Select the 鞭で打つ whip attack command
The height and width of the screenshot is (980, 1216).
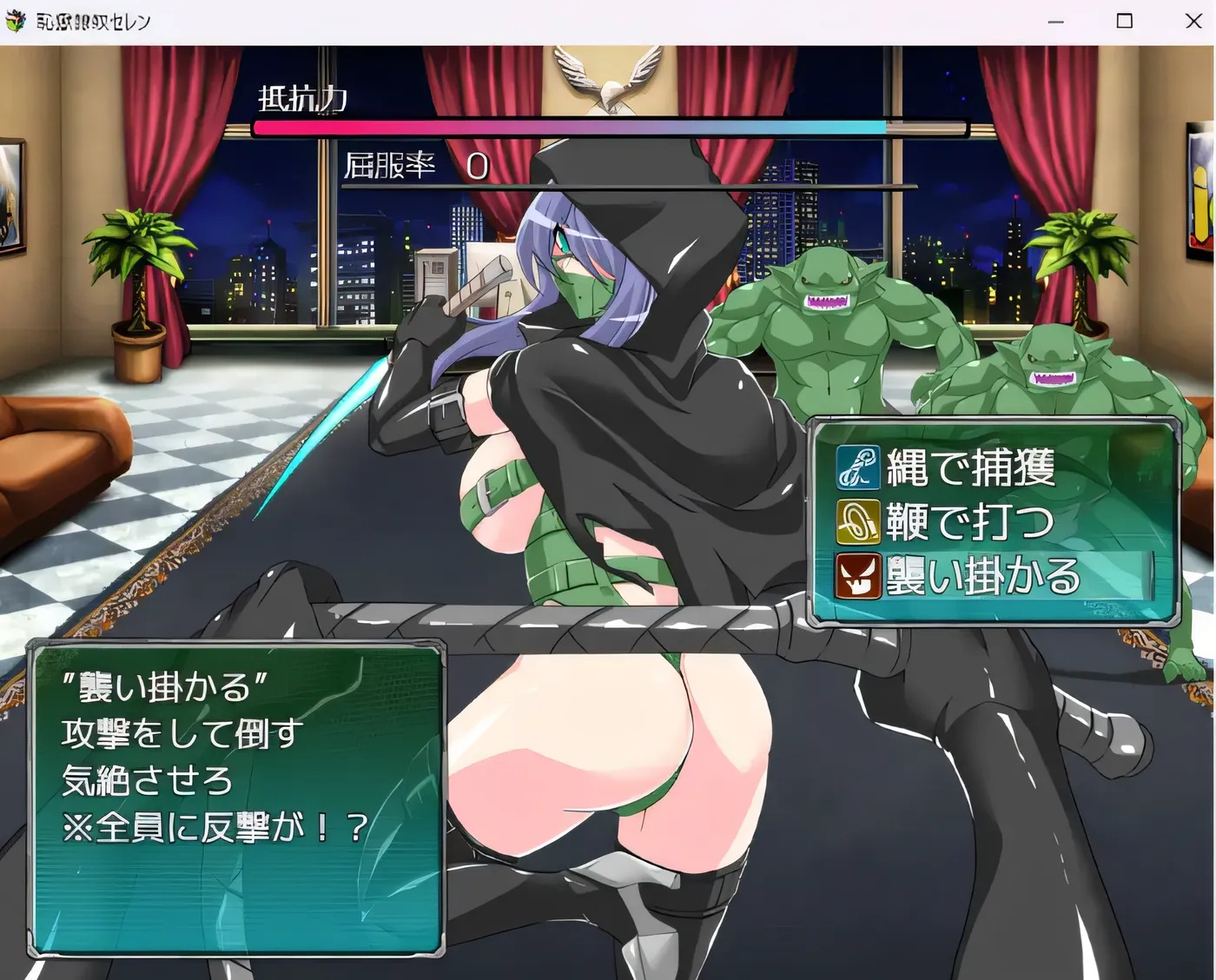click(964, 522)
